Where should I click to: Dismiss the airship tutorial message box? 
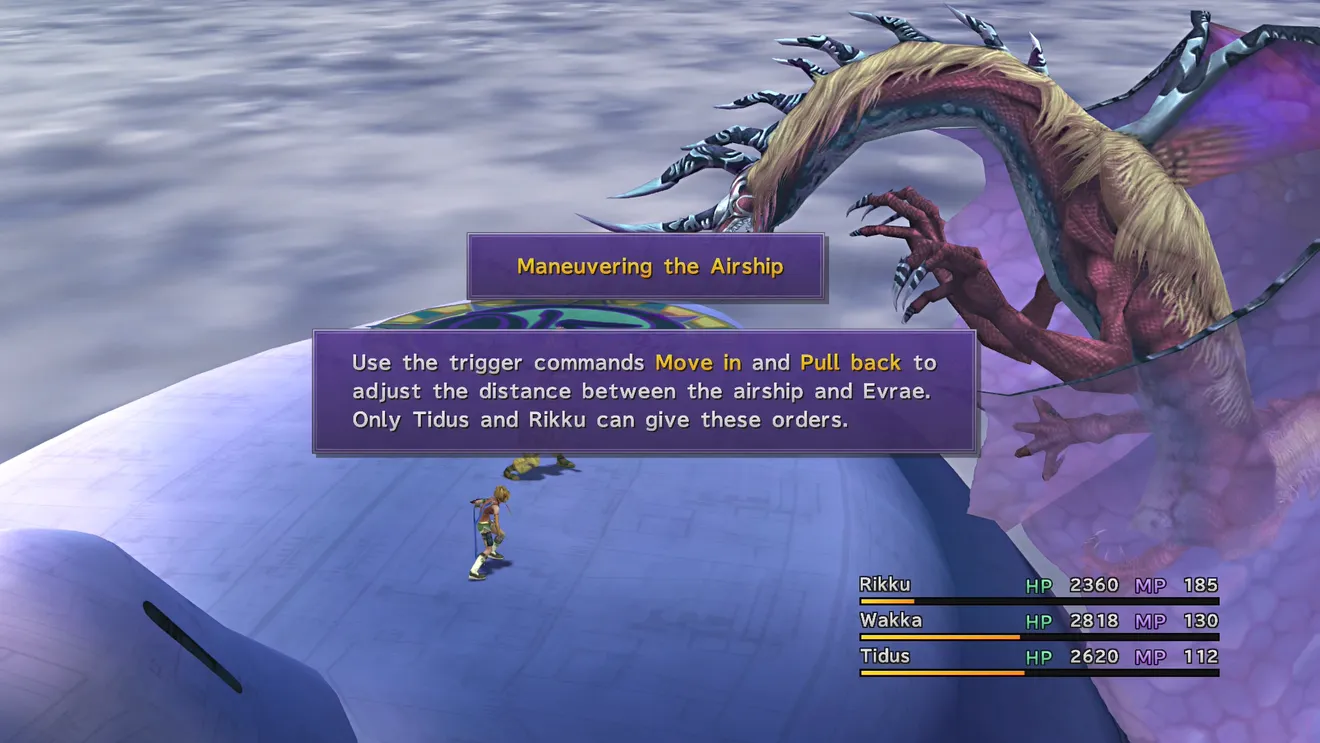(x=645, y=392)
